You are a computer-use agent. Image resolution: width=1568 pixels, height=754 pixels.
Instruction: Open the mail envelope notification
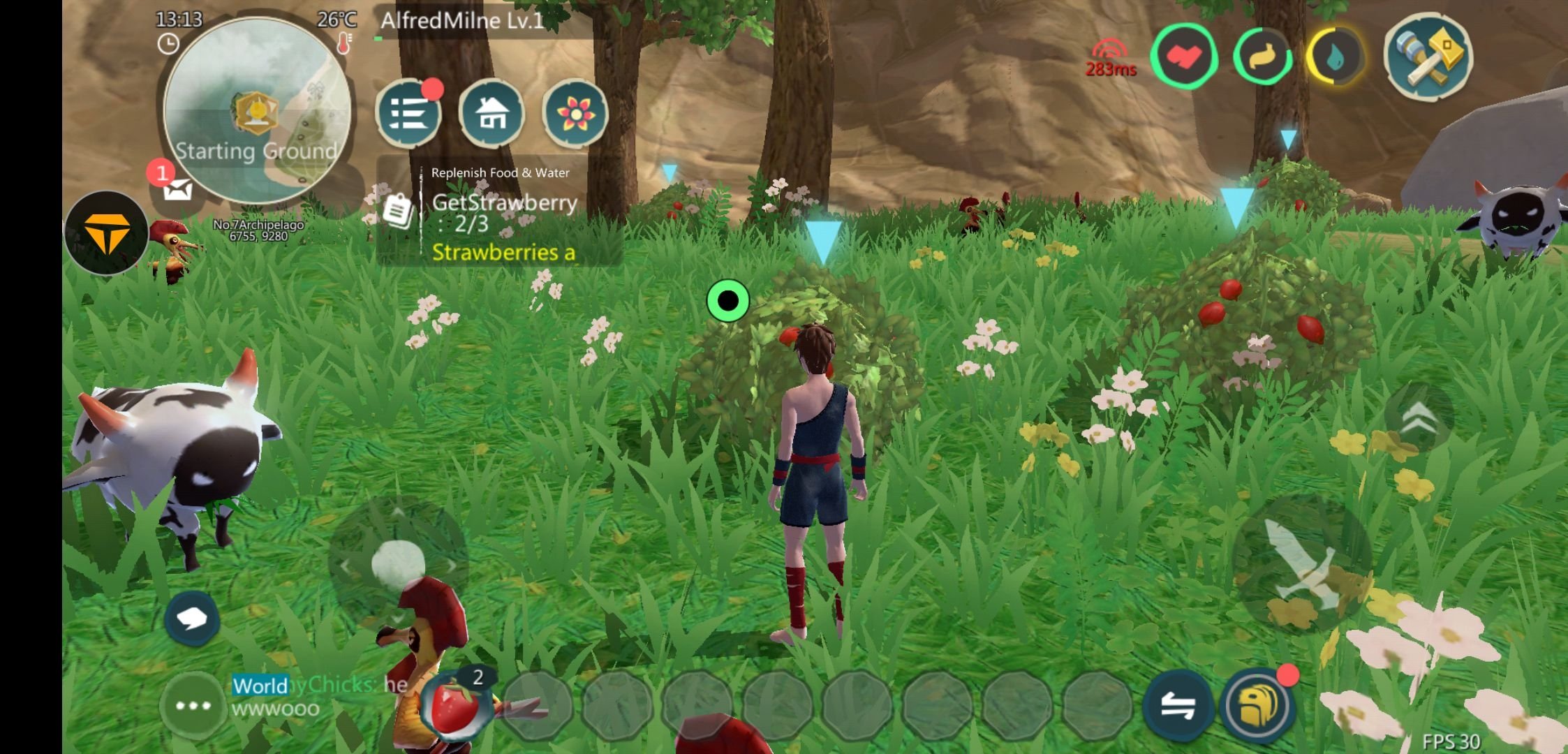tap(177, 188)
